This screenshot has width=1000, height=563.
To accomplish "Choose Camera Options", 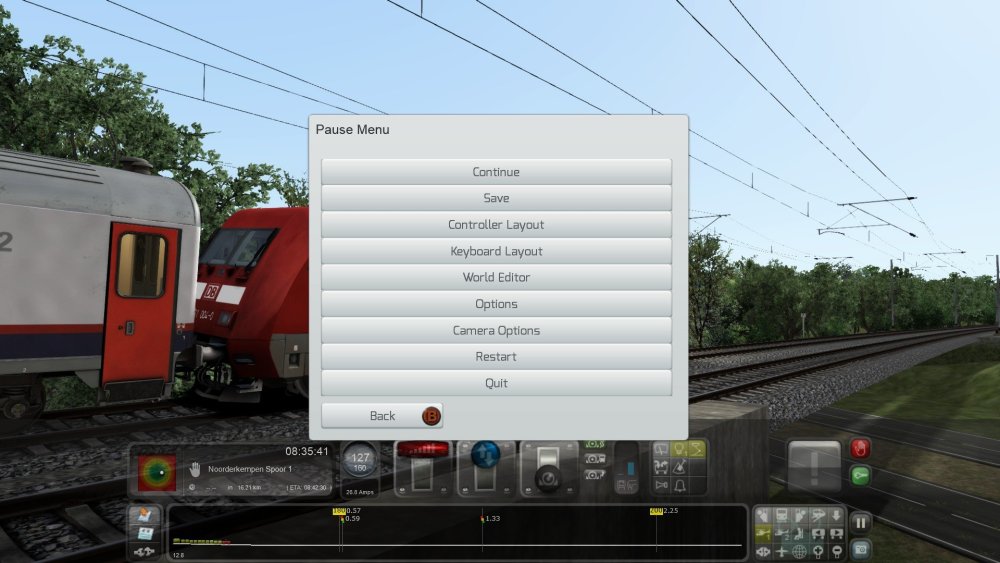I will pos(496,330).
